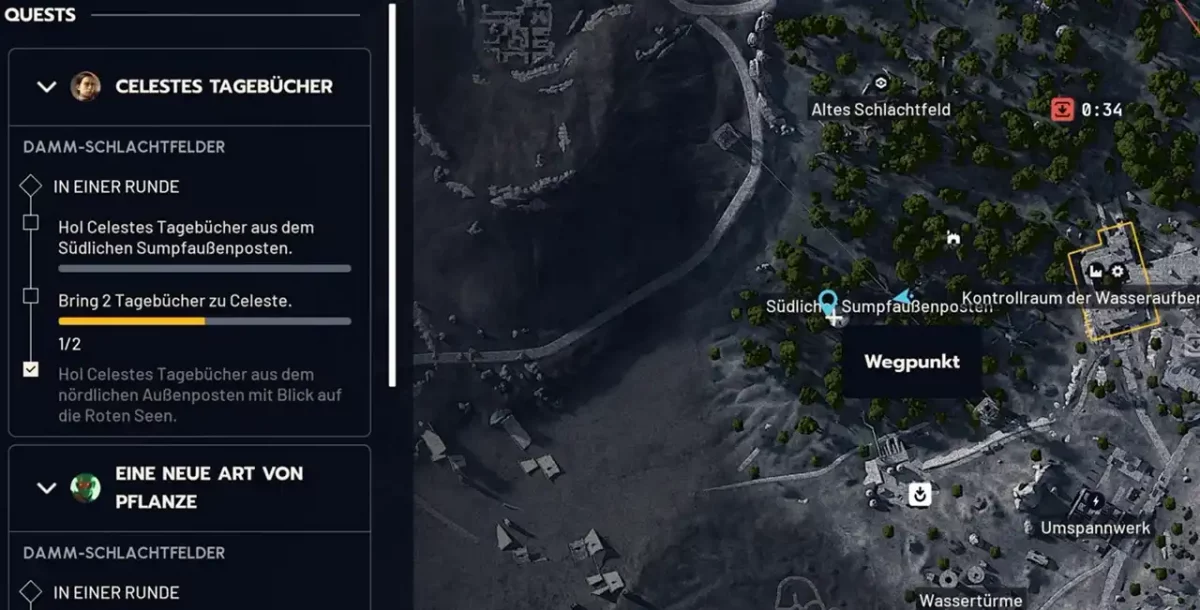Click the gear icon in the yellow-outlined zone
The image size is (1200, 610).
(x=1118, y=271)
